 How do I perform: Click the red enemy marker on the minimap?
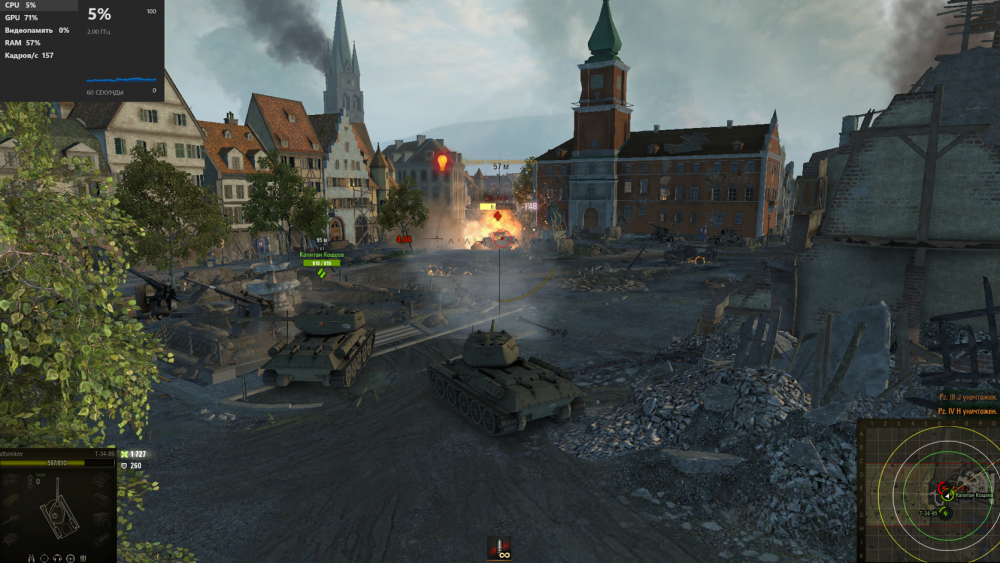point(943,488)
